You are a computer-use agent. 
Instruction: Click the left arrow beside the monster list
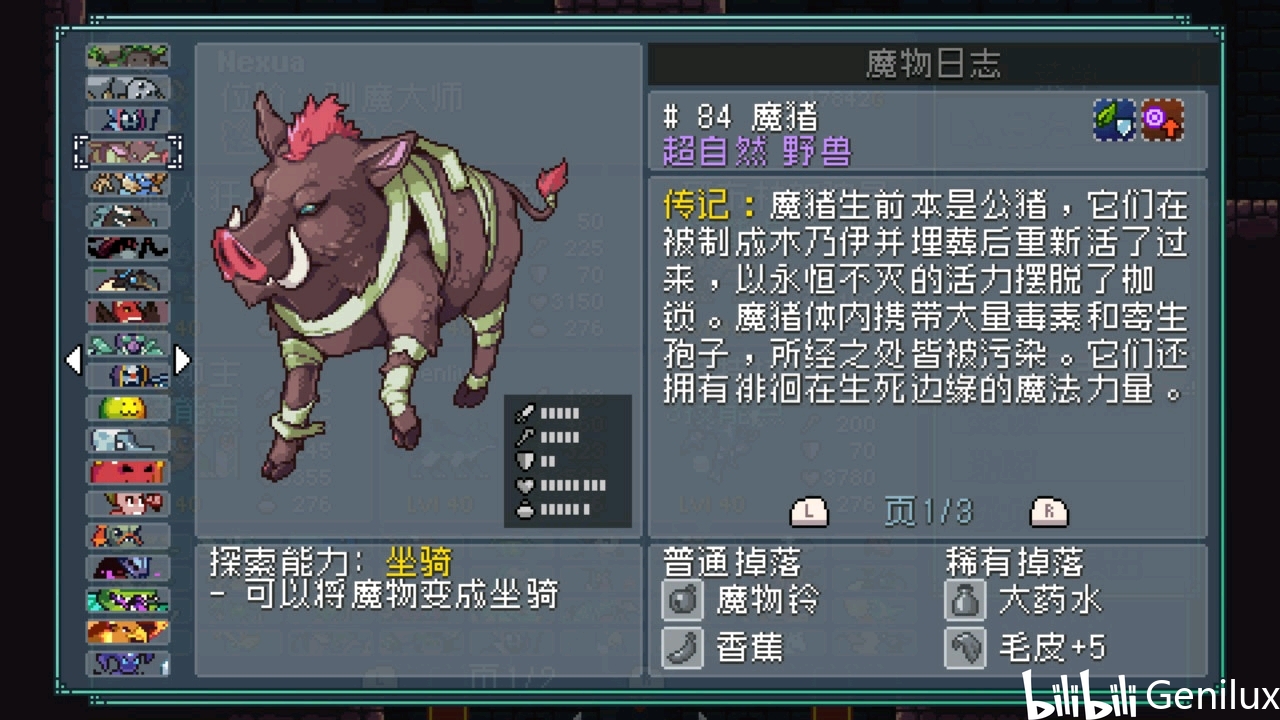[73, 360]
